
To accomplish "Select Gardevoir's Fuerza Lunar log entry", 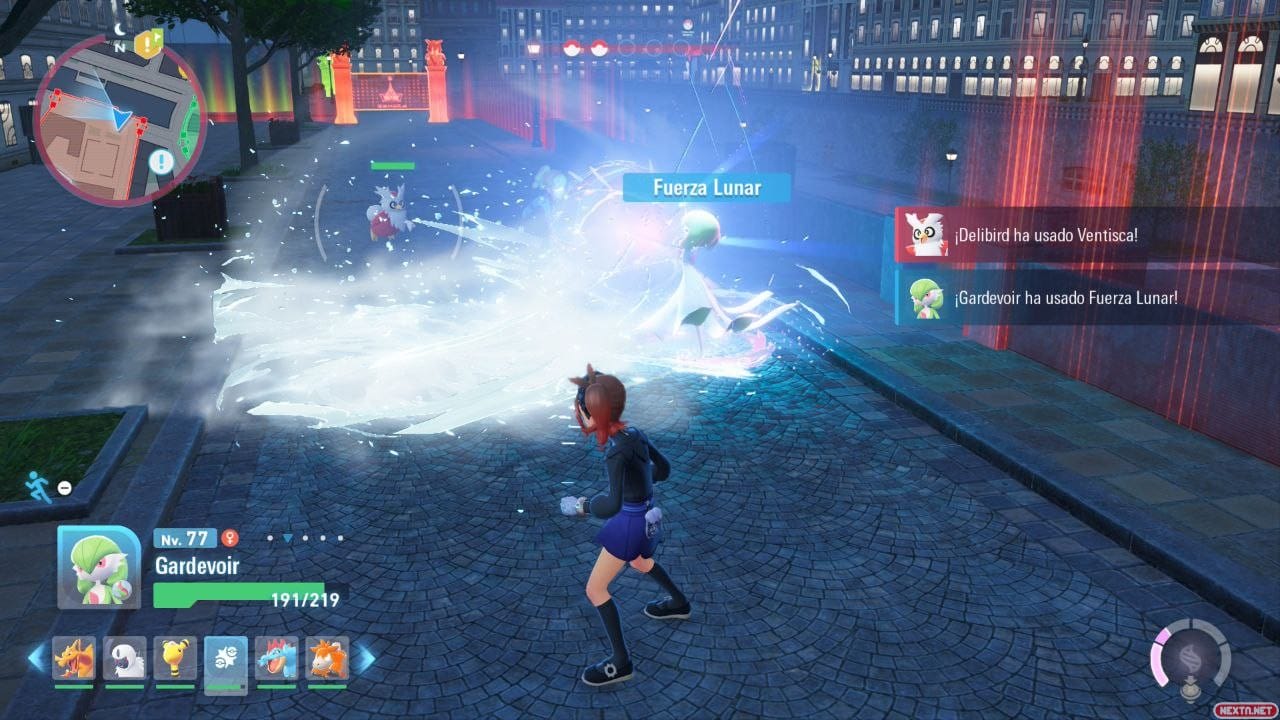I will 1085,298.
